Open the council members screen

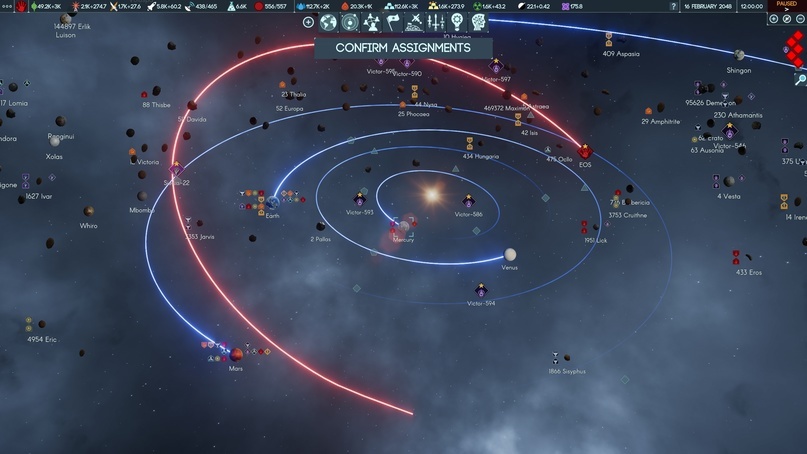372,22
